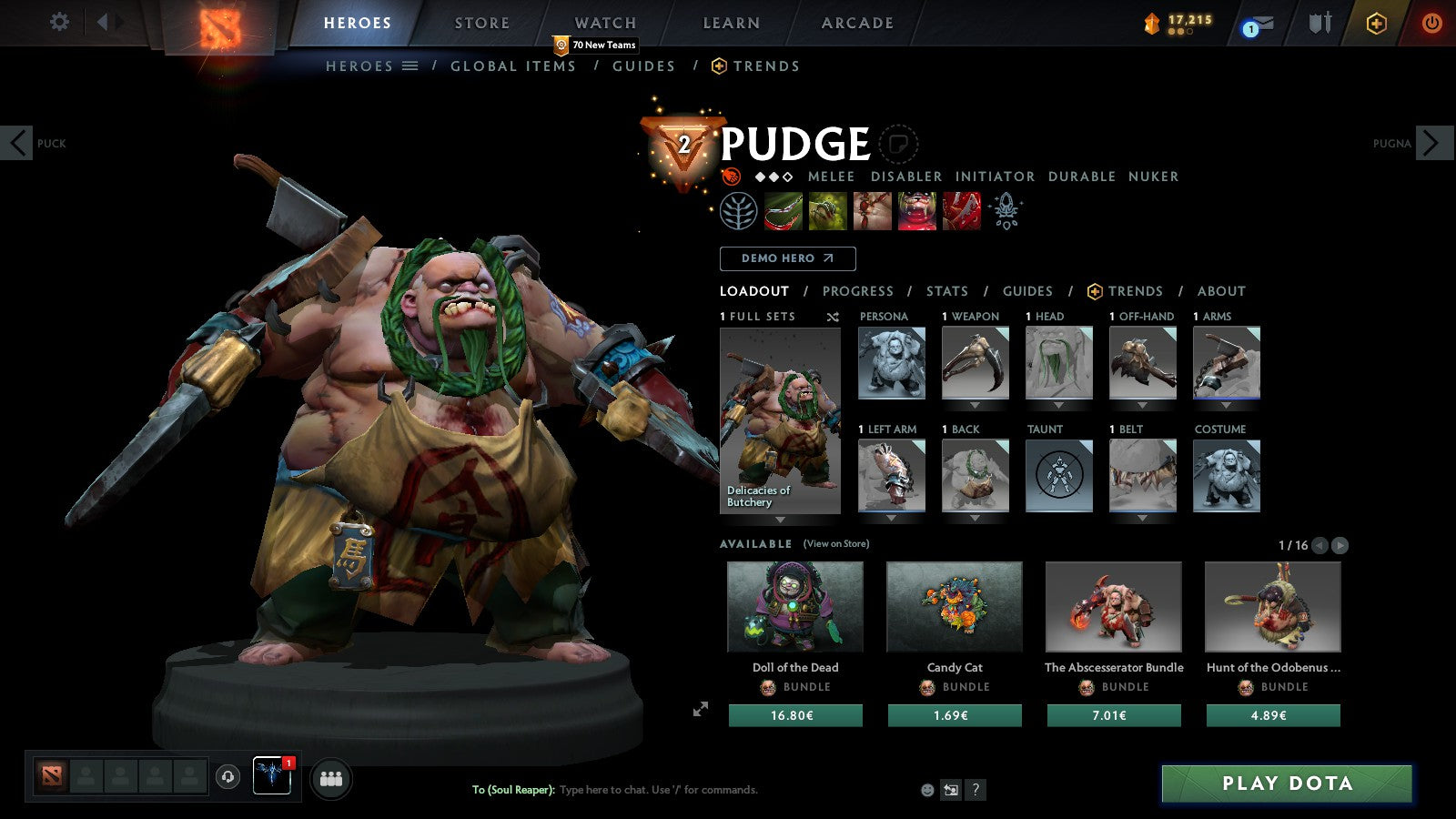Start a match with Play Dota
Screen dimensions: 1456x819
point(1286,784)
